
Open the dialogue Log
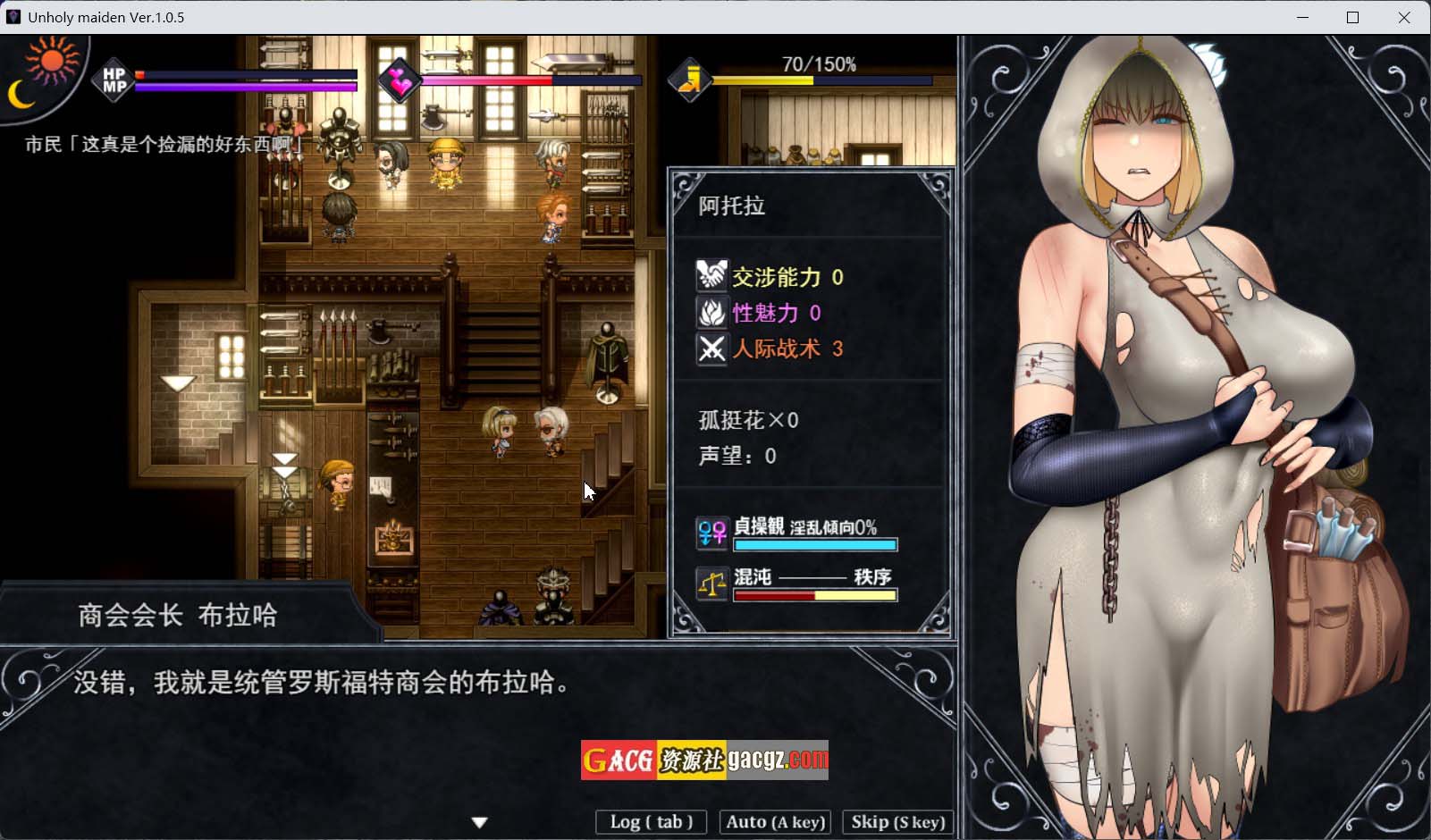coord(651,822)
